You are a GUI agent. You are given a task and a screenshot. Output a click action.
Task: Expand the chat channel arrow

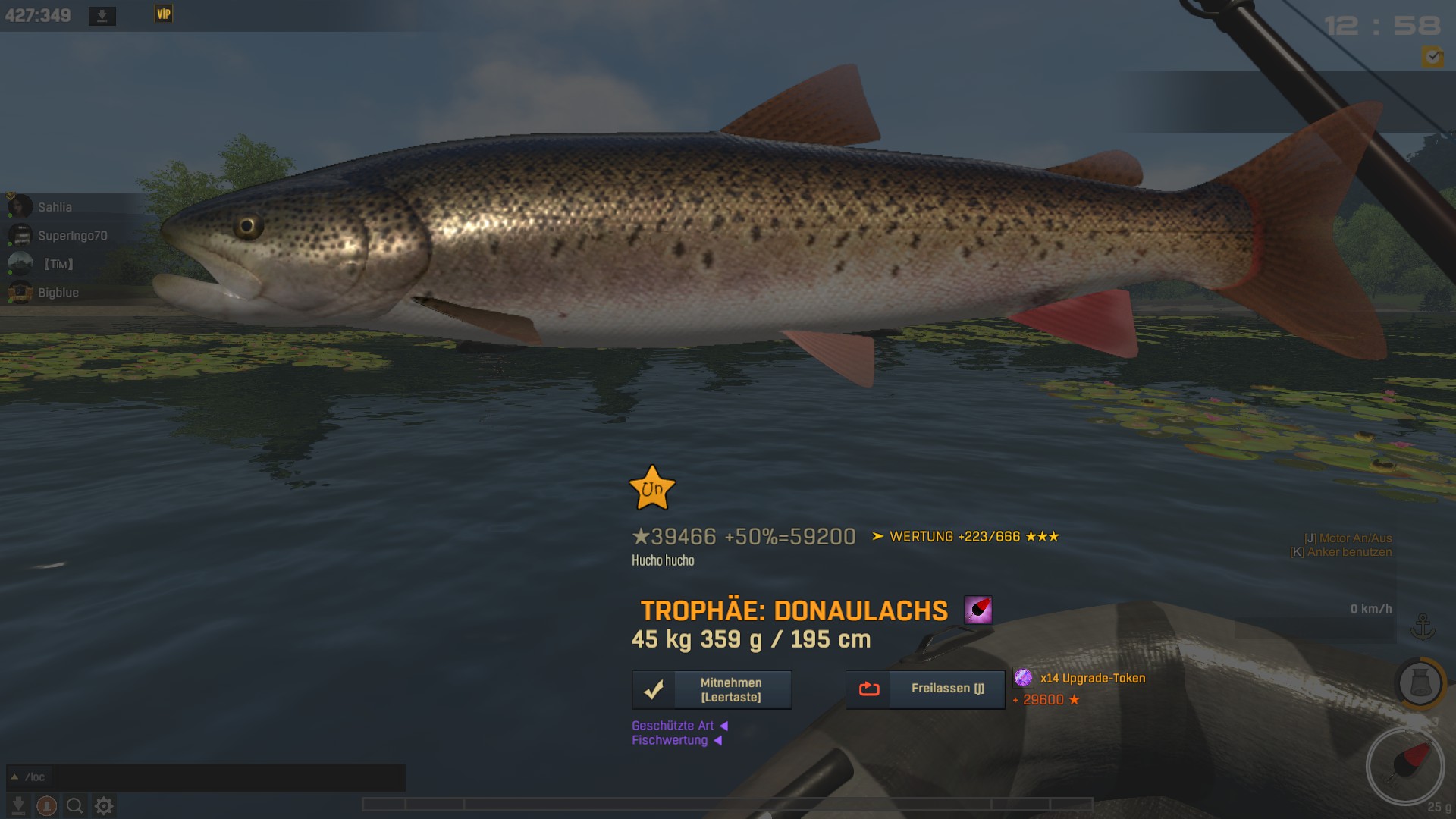tap(14, 777)
